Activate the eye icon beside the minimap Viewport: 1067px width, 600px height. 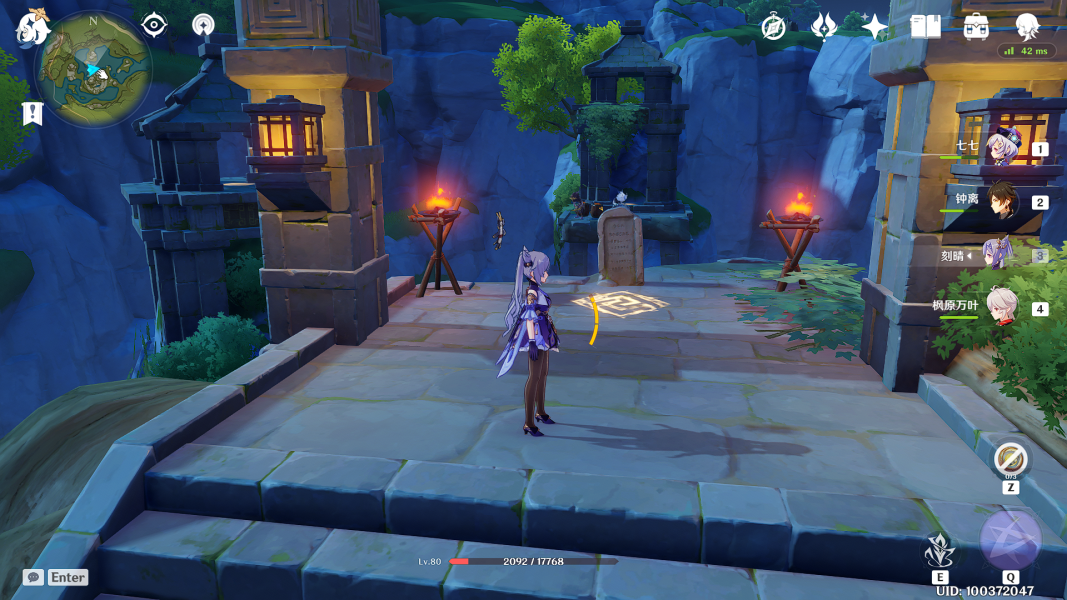(154, 25)
